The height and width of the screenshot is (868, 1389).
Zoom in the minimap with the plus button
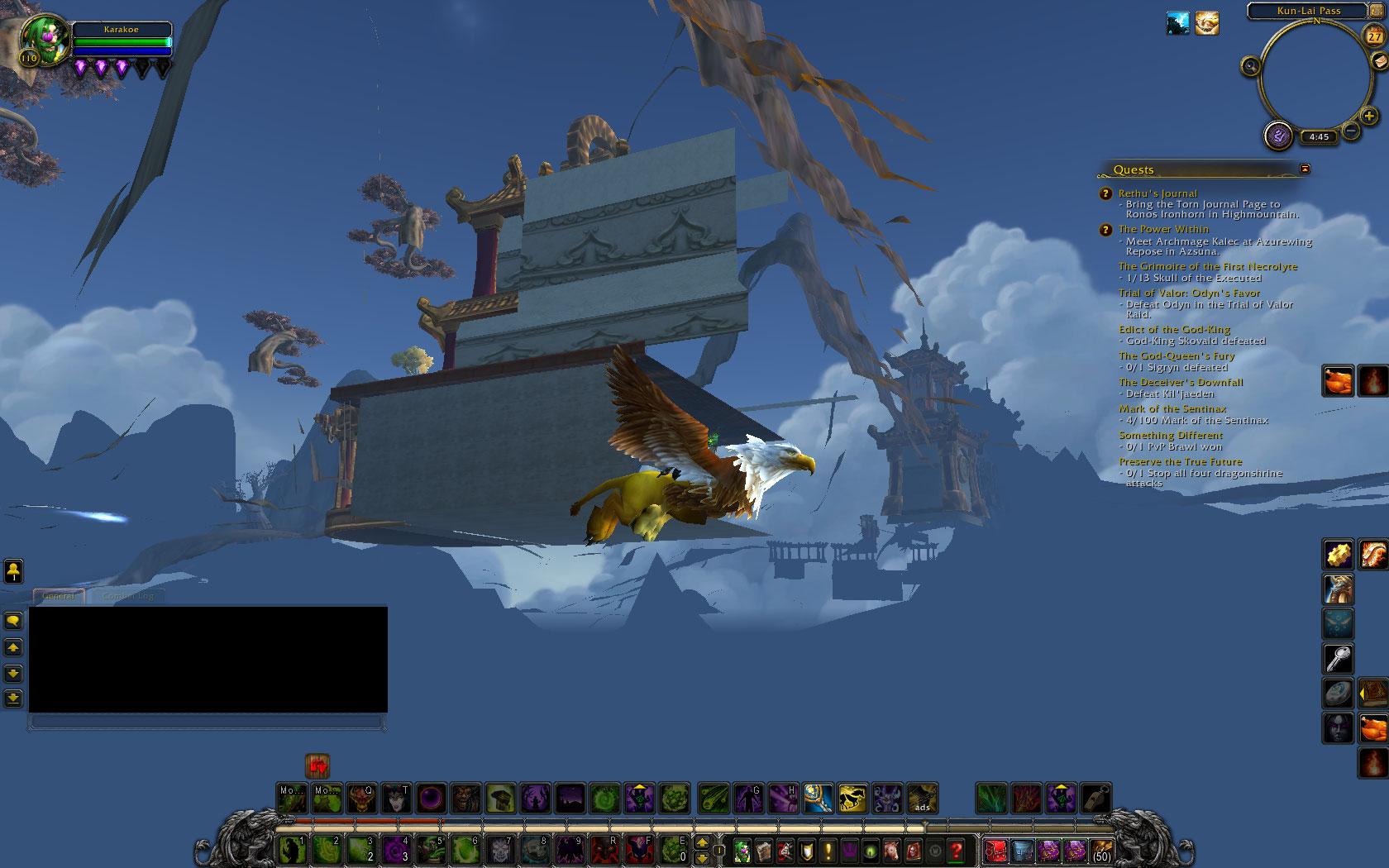tap(1368, 115)
